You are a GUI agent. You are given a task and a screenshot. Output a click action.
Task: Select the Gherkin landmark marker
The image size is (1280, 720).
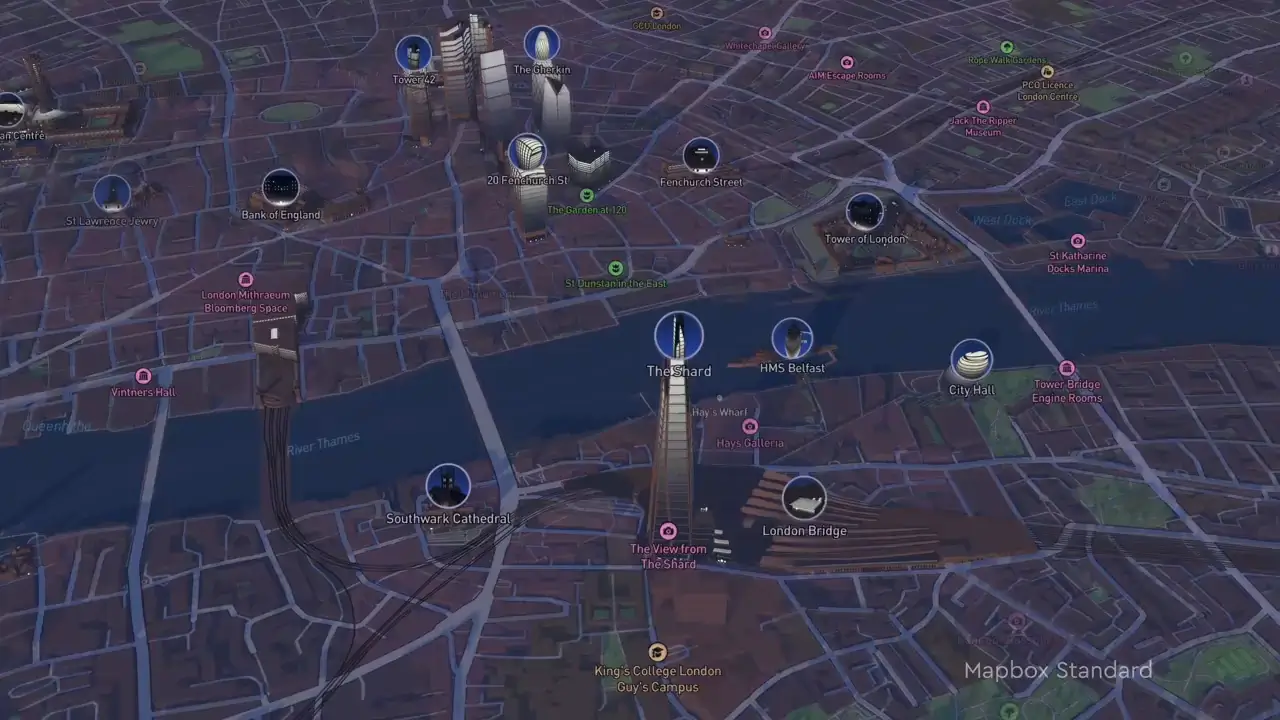click(541, 44)
